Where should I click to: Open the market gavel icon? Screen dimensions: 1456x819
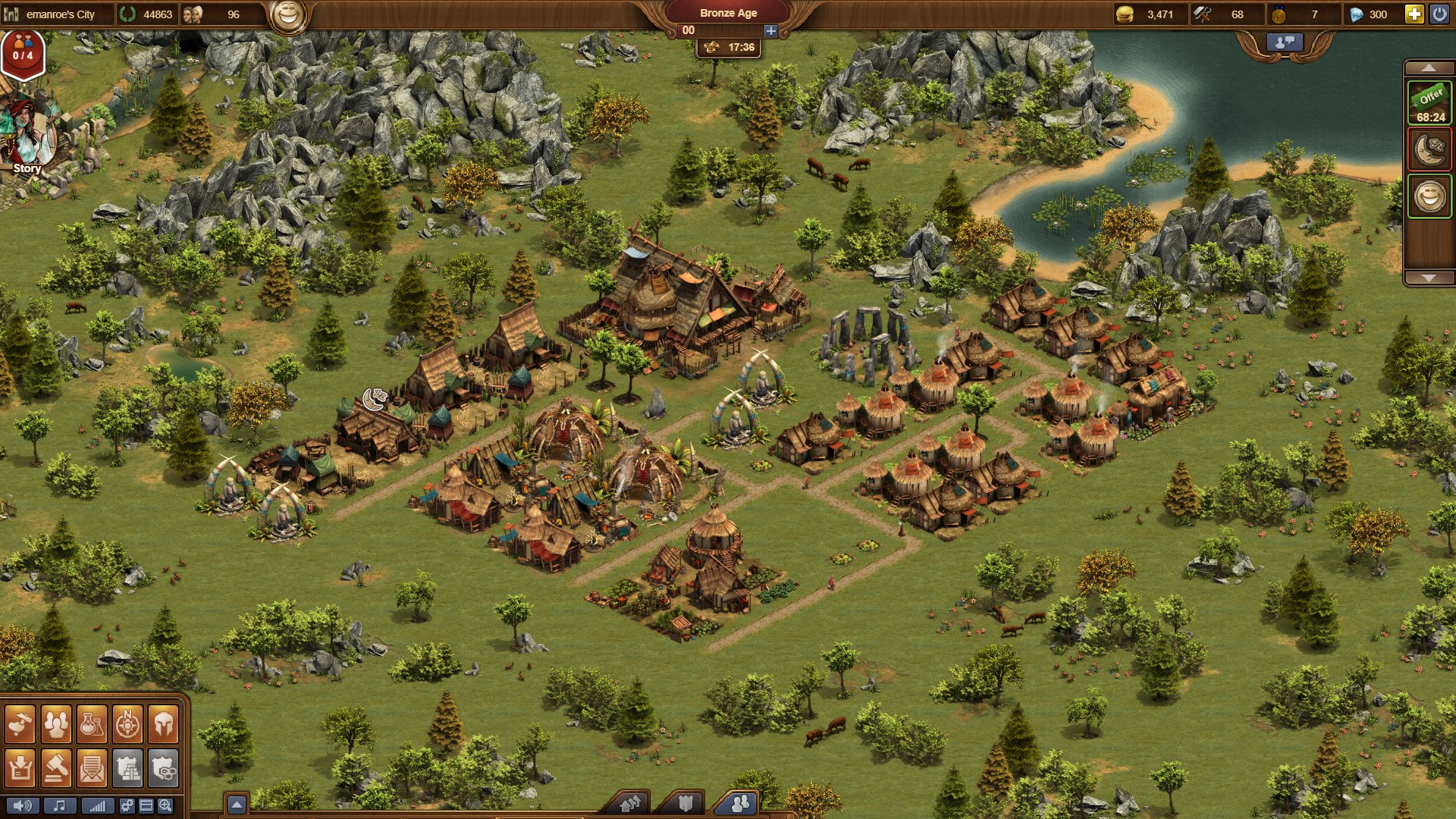click(56, 768)
